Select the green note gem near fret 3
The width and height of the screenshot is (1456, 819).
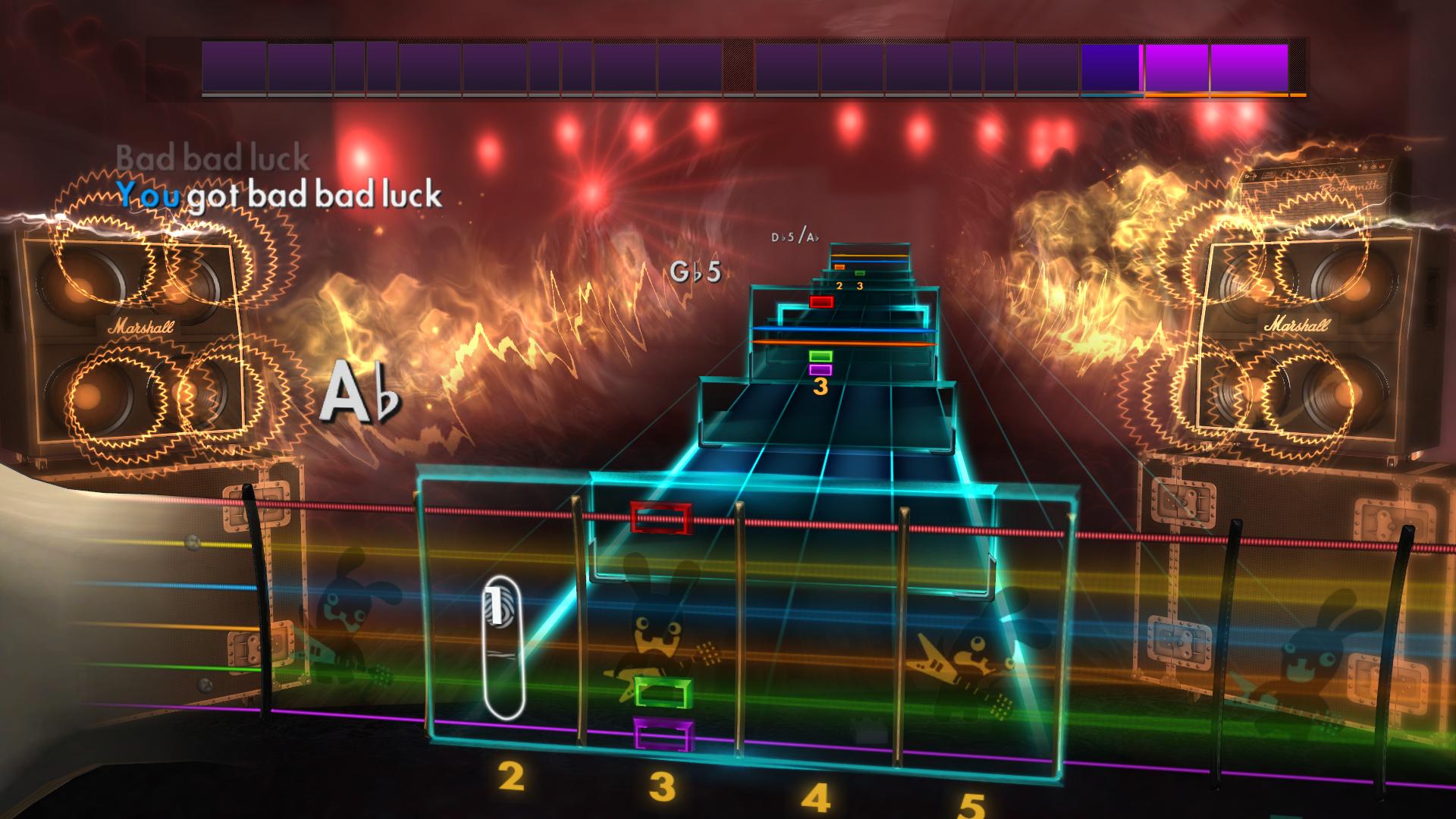(x=663, y=692)
